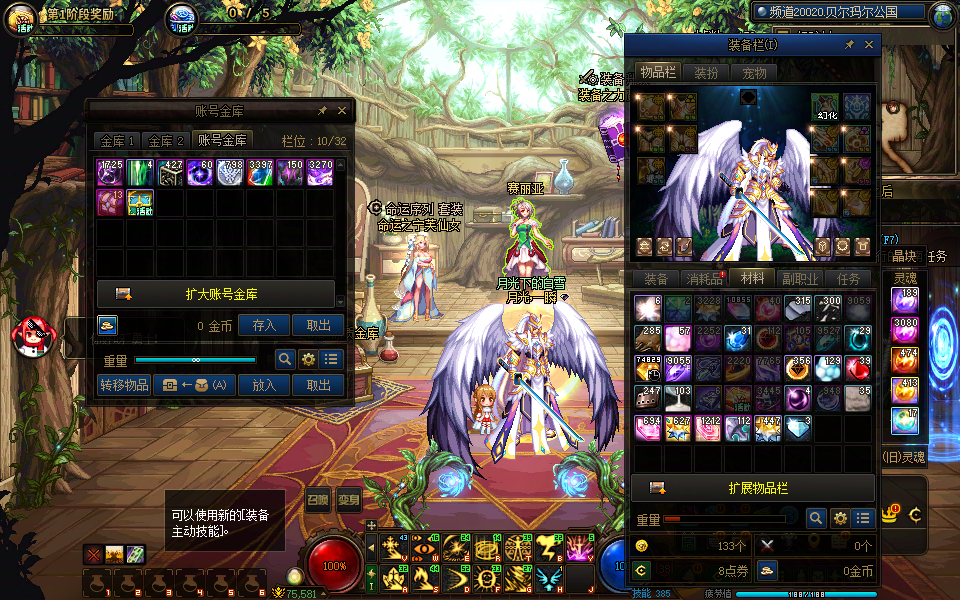This screenshot has height=600, width=960.
Task: Open the 副职业 sub-profession tab
Action: (800, 279)
